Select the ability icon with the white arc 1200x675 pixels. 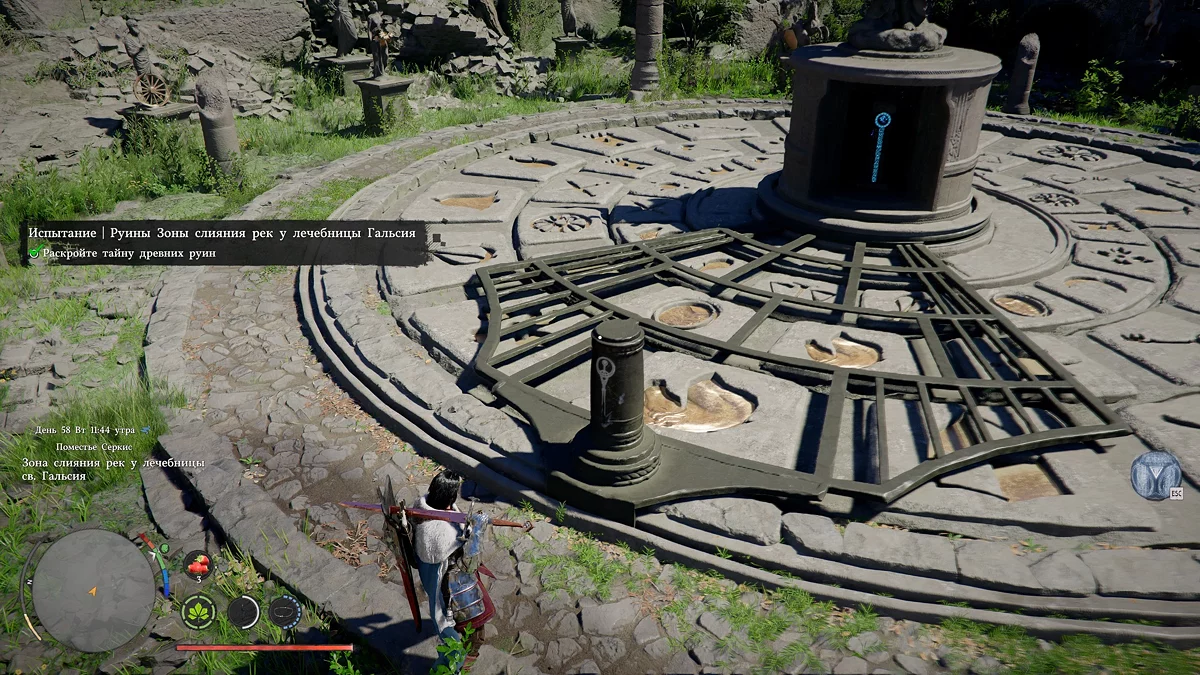[243, 611]
